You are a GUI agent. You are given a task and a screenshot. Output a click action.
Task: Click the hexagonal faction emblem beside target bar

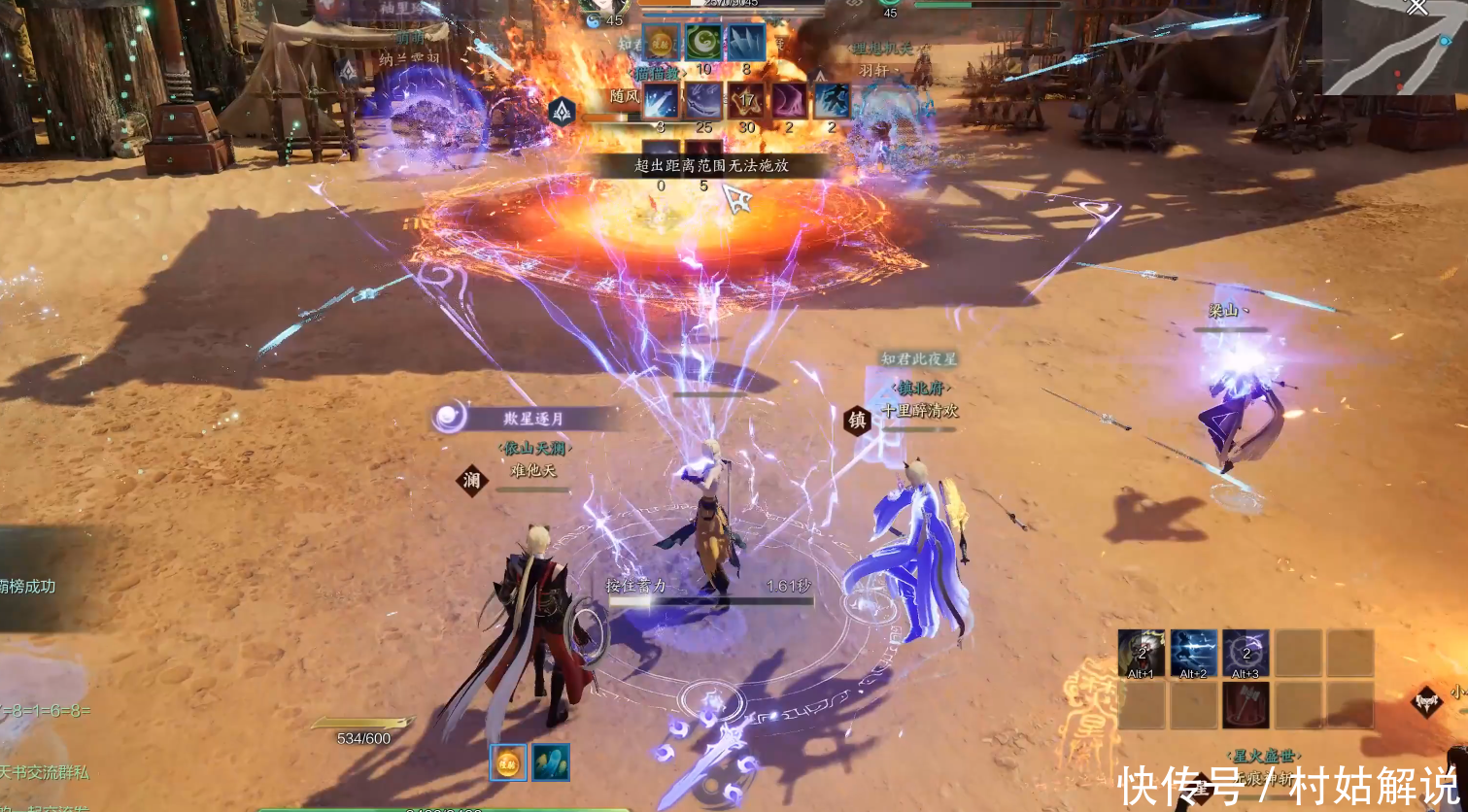[563, 112]
